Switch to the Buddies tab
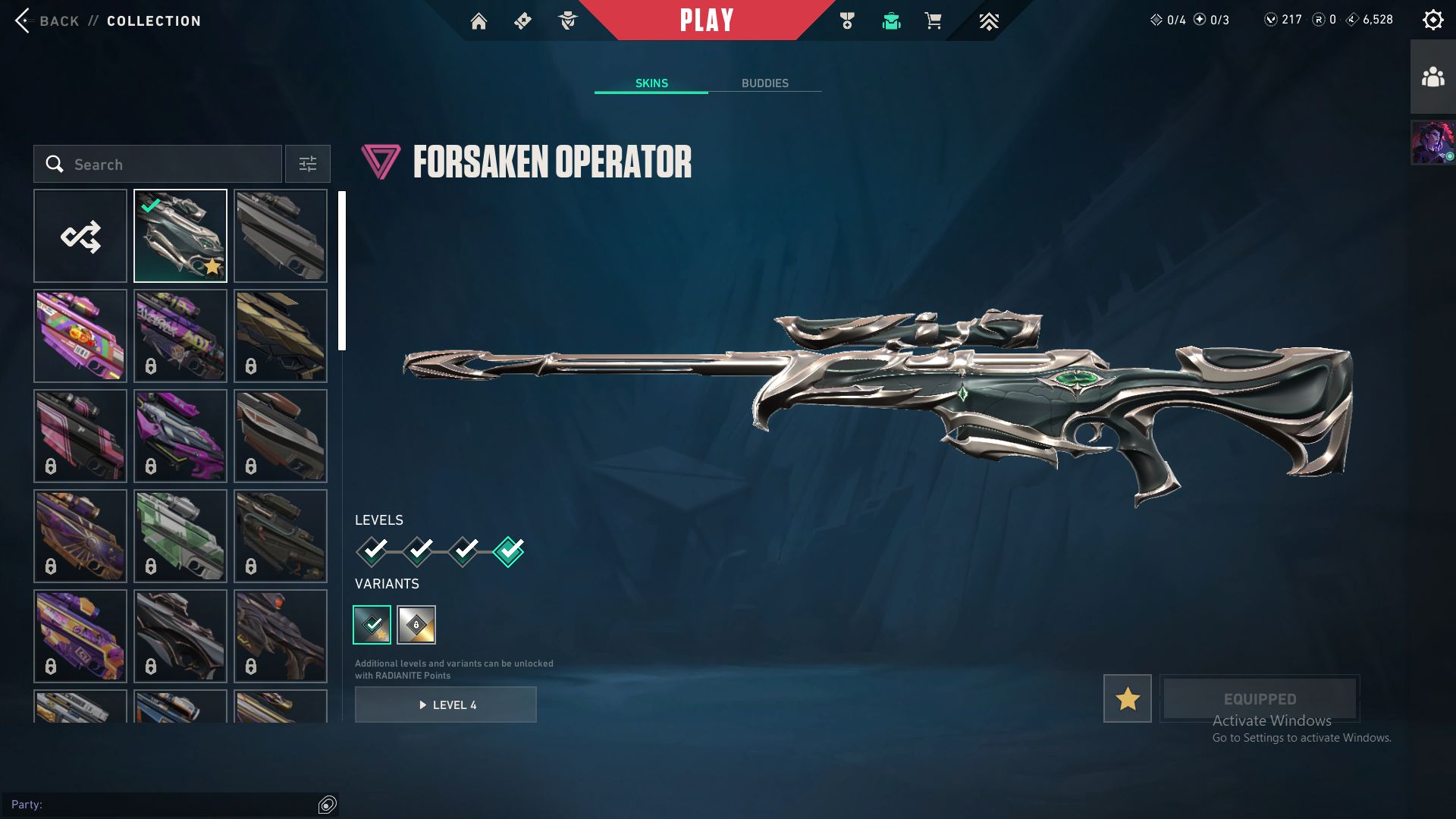The height and width of the screenshot is (819, 1456). (764, 83)
